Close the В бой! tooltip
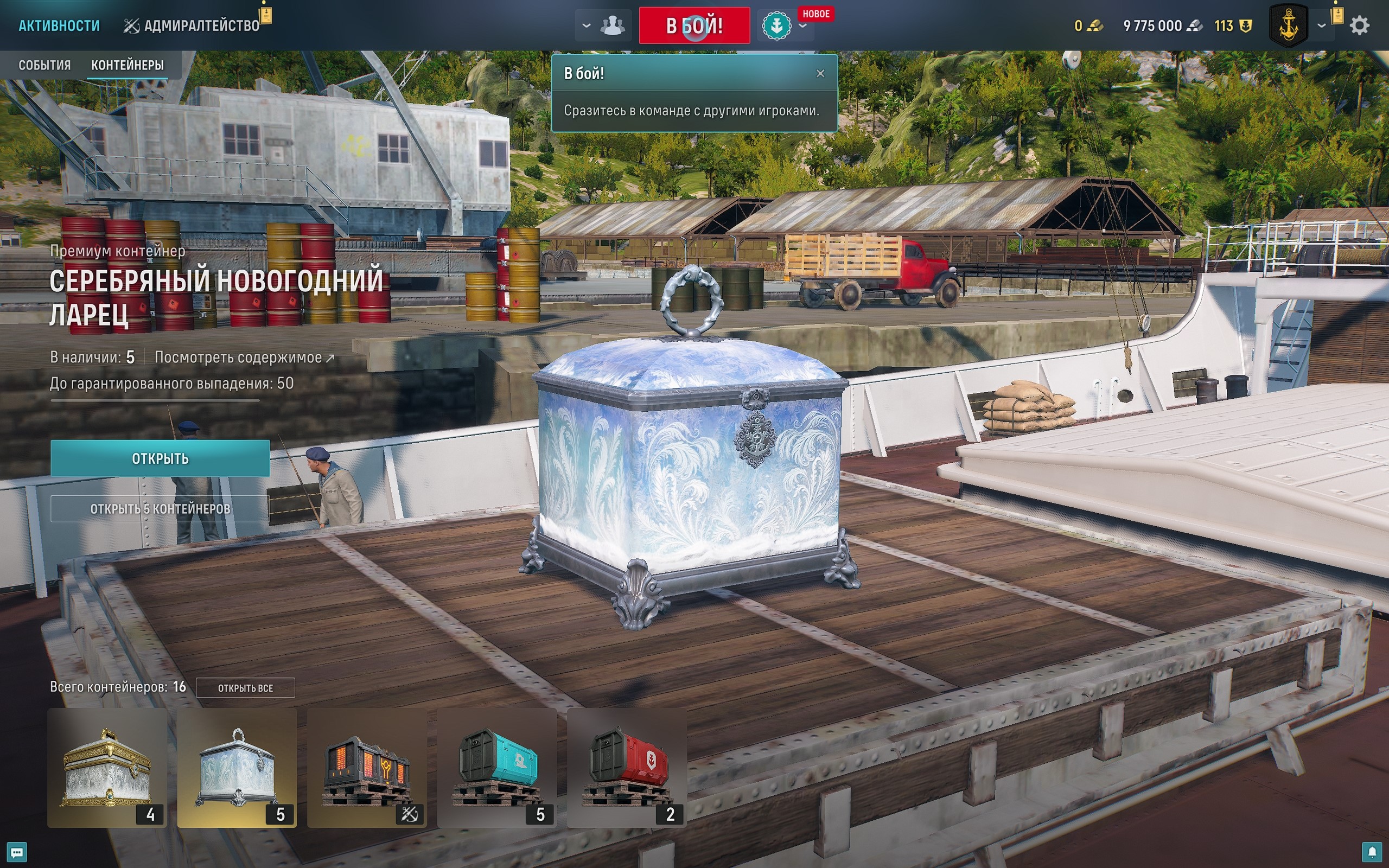Viewport: 1389px width, 868px height. [x=820, y=73]
